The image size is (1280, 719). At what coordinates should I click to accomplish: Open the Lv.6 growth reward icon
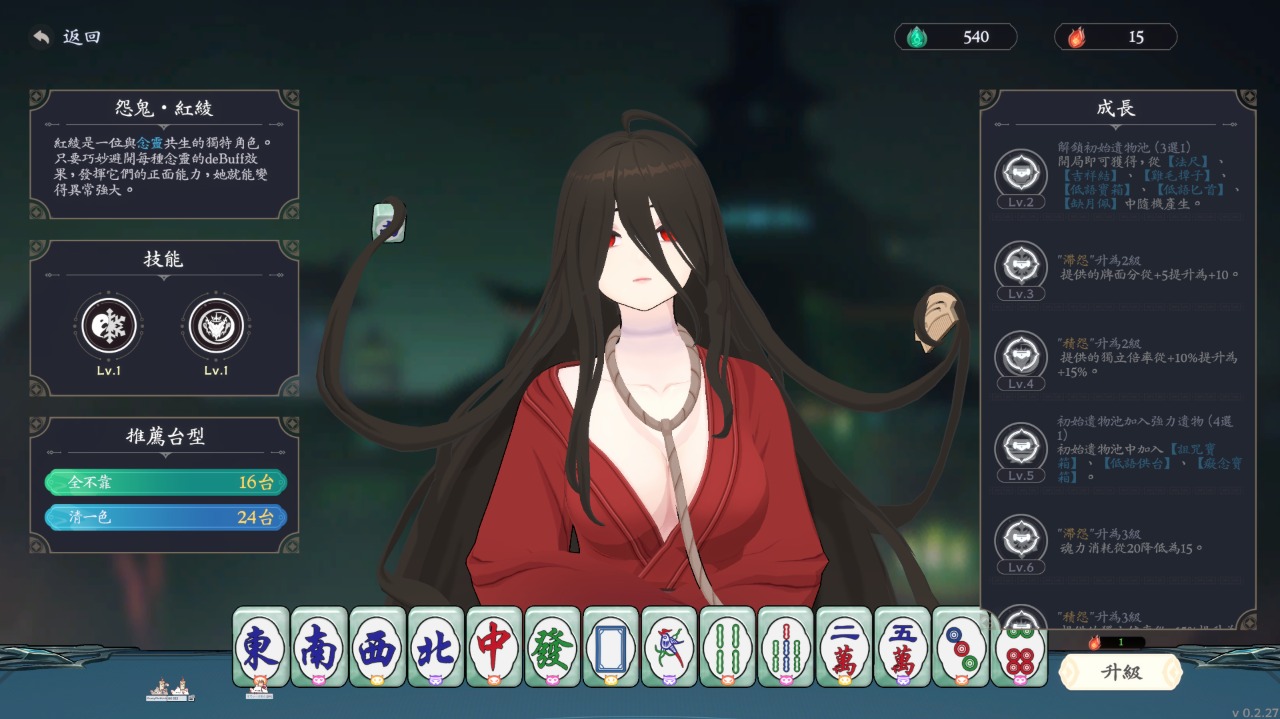coord(1020,540)
